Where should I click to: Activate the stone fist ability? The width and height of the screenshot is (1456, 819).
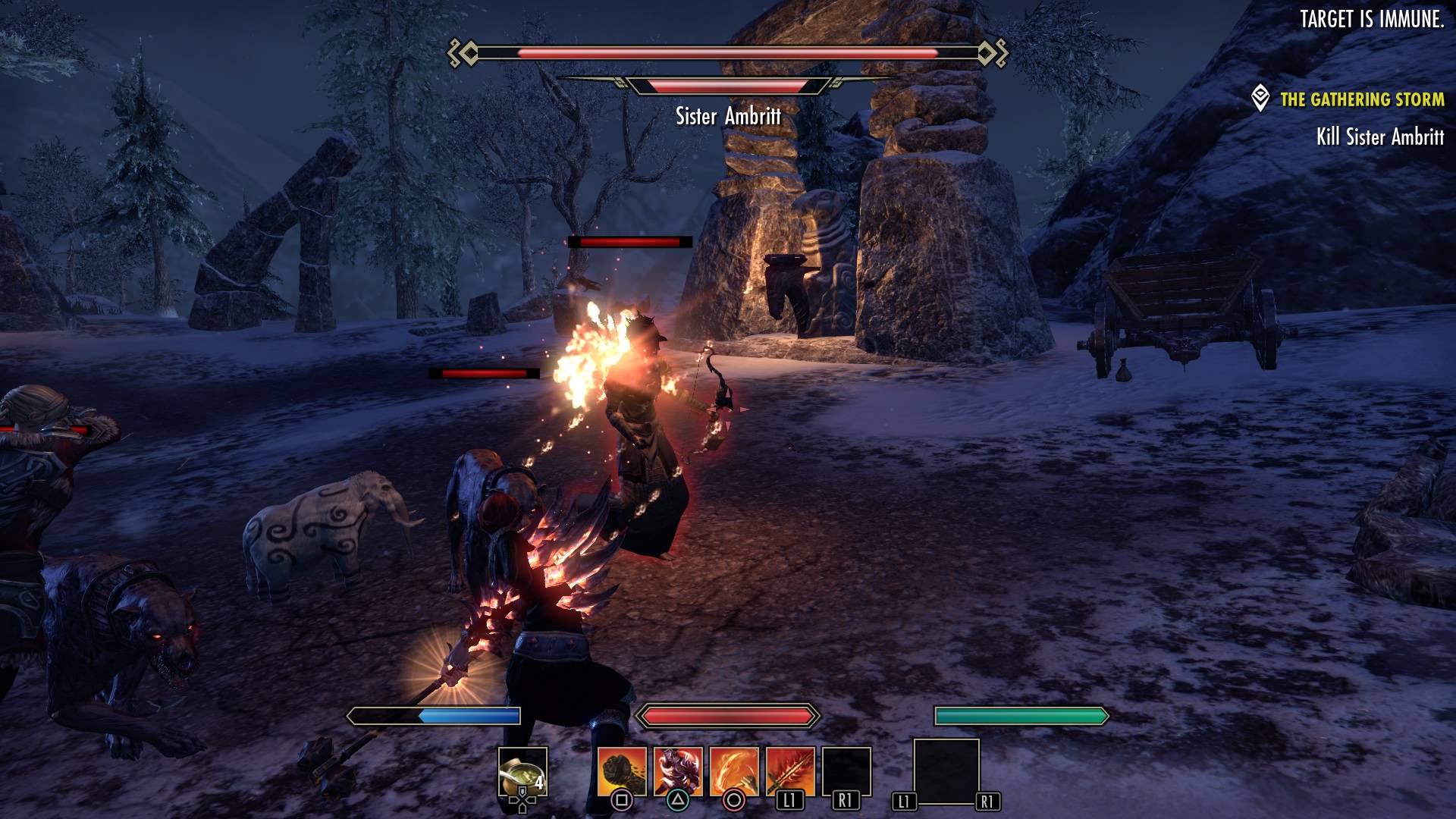coord(622,772)
